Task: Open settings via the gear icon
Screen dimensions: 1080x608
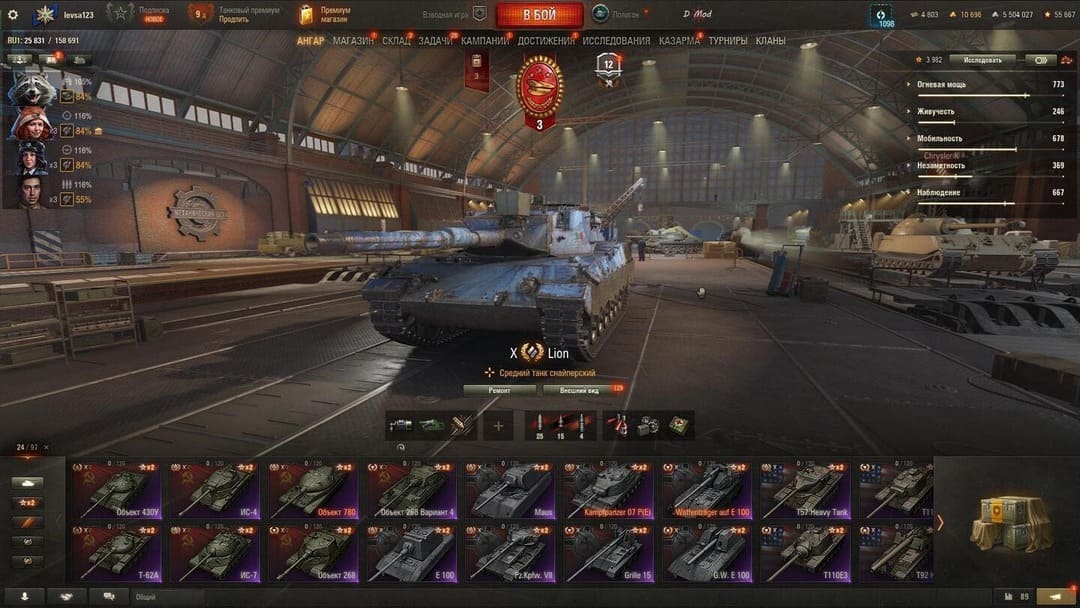Action: 13,15
